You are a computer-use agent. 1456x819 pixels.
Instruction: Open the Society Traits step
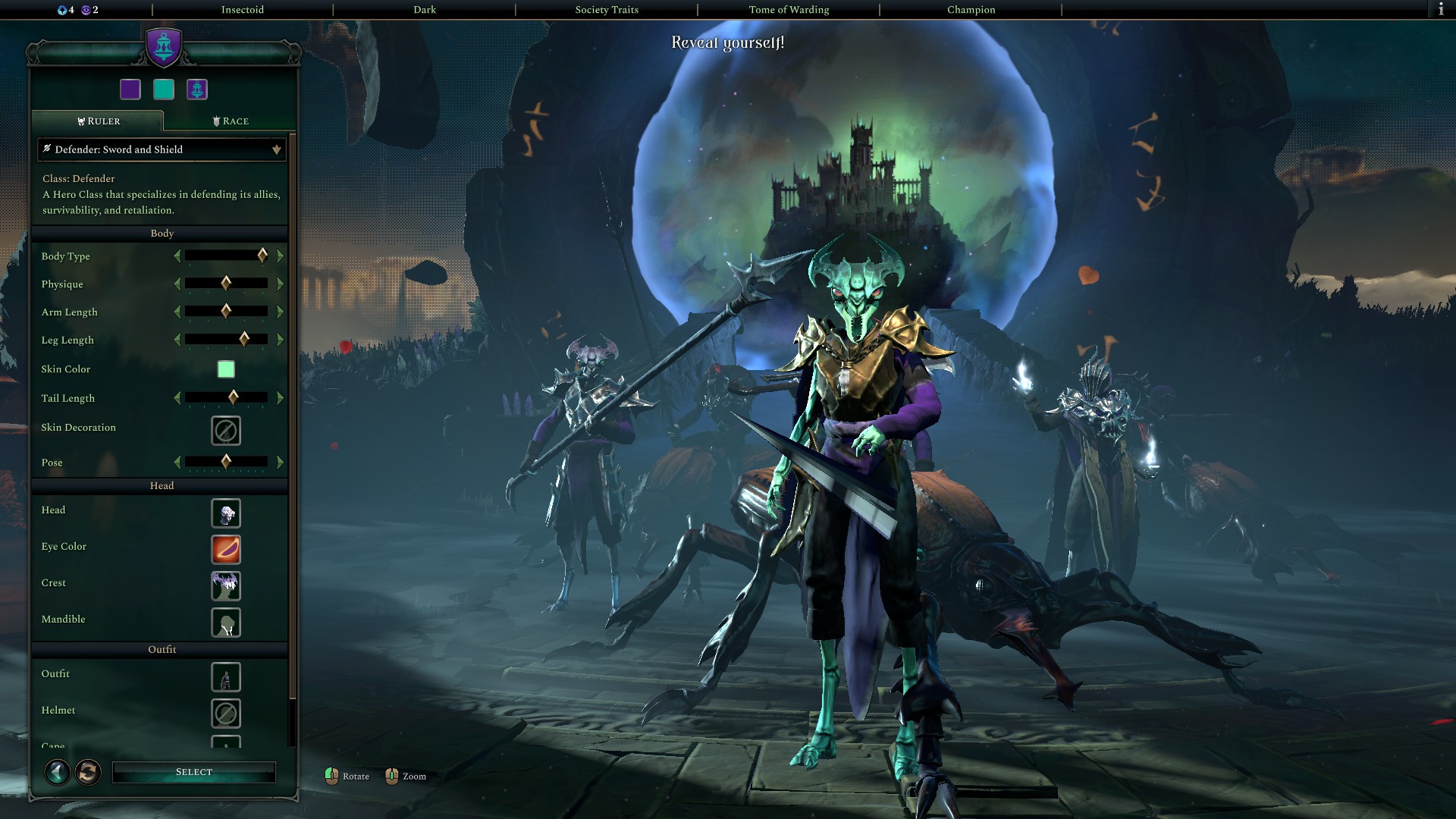(607, 10)
